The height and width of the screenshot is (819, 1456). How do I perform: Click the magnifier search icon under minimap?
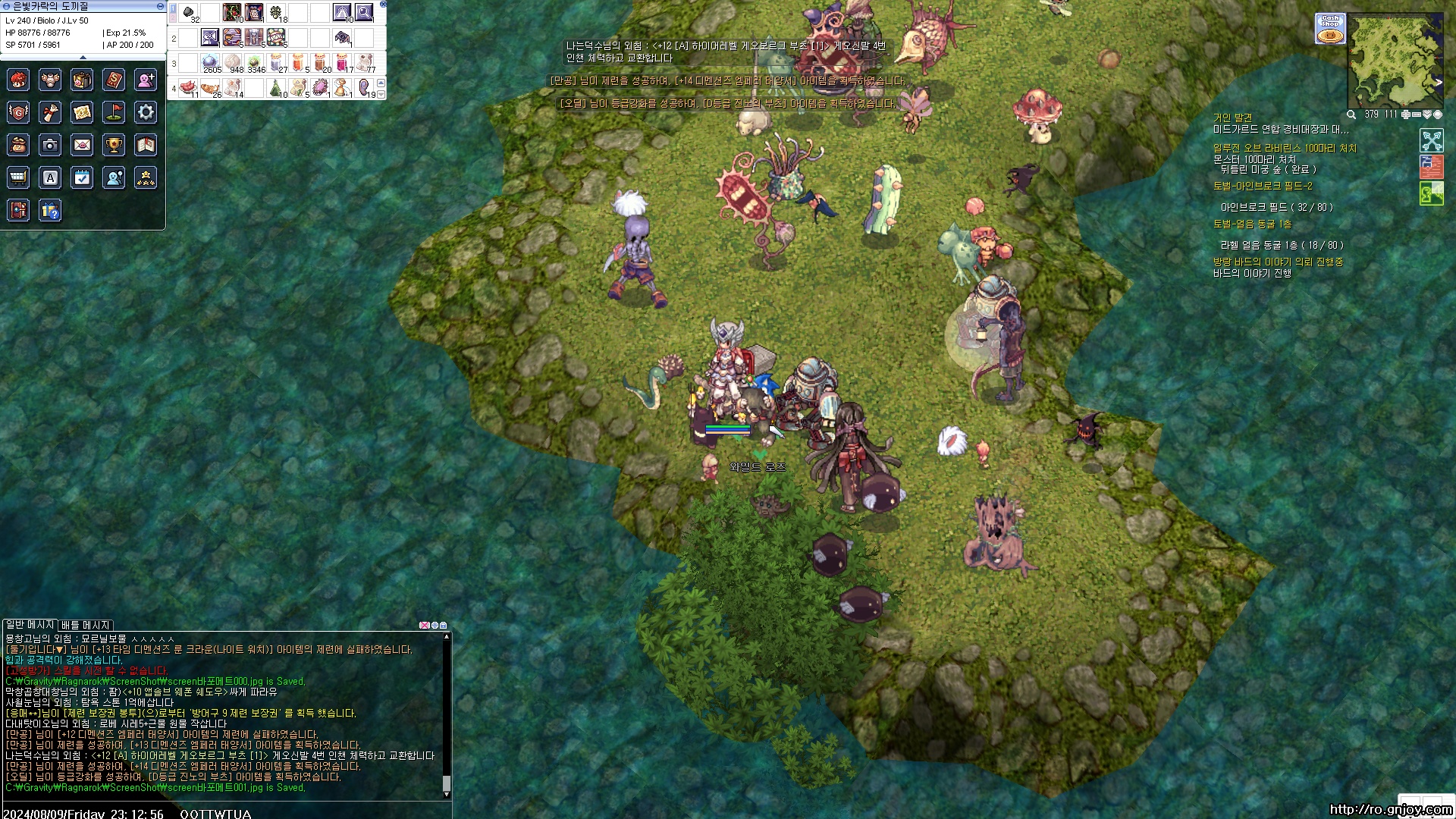coord(1351,115)
